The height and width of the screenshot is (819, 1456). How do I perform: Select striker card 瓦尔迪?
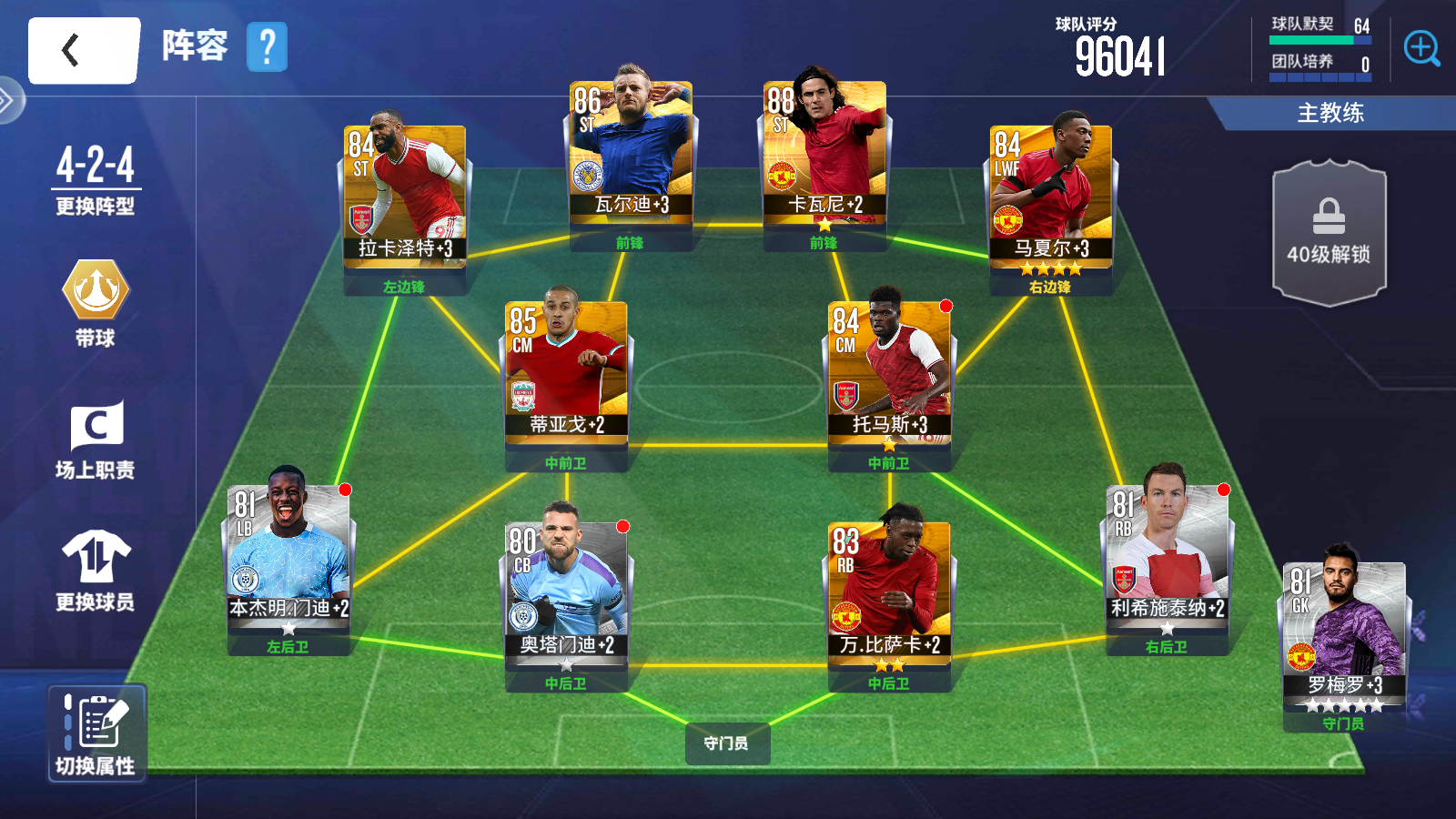coord(631,151)
